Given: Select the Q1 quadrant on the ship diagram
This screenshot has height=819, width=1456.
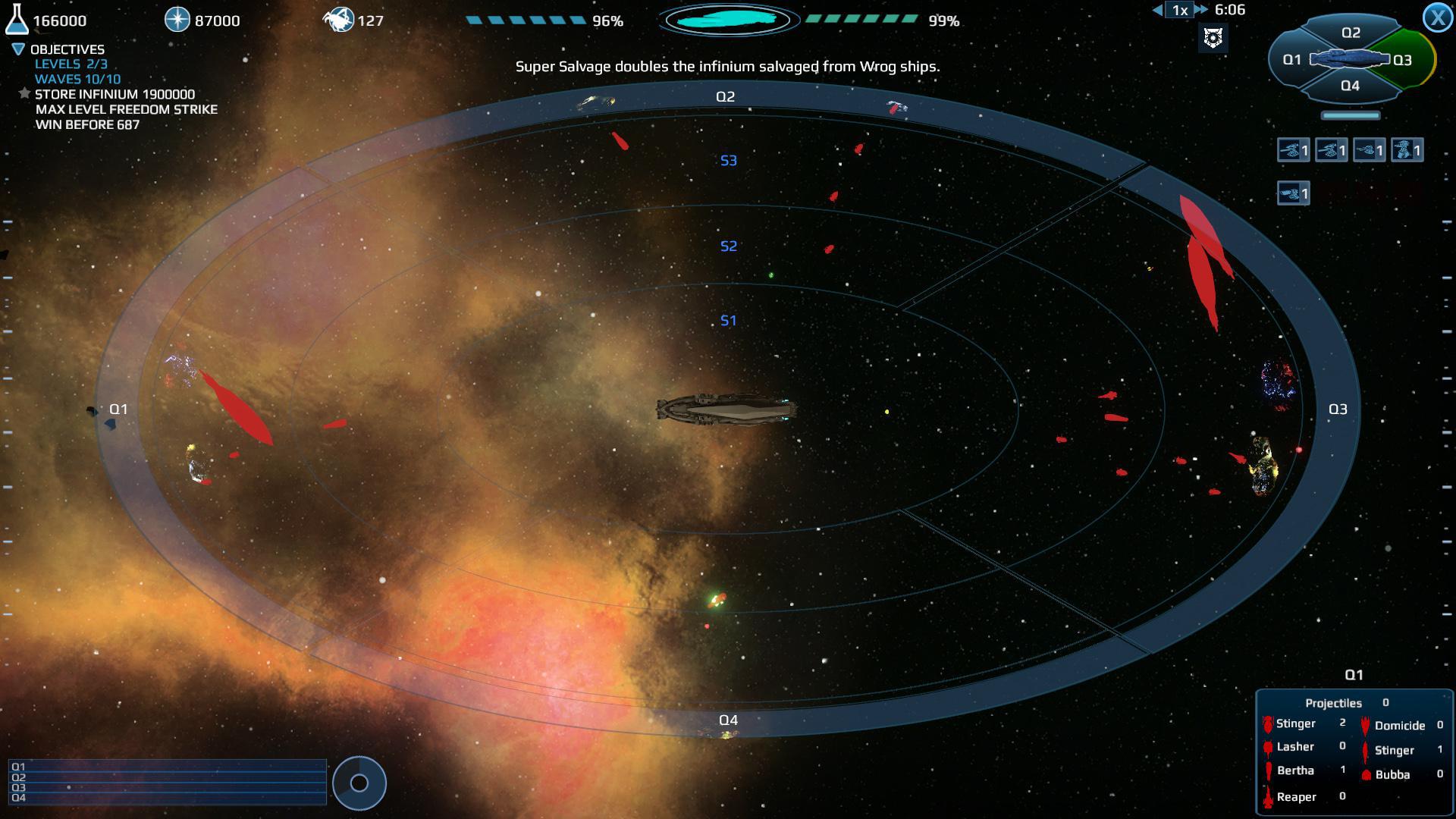Looking at the screenshot, I should (1291, 61).
